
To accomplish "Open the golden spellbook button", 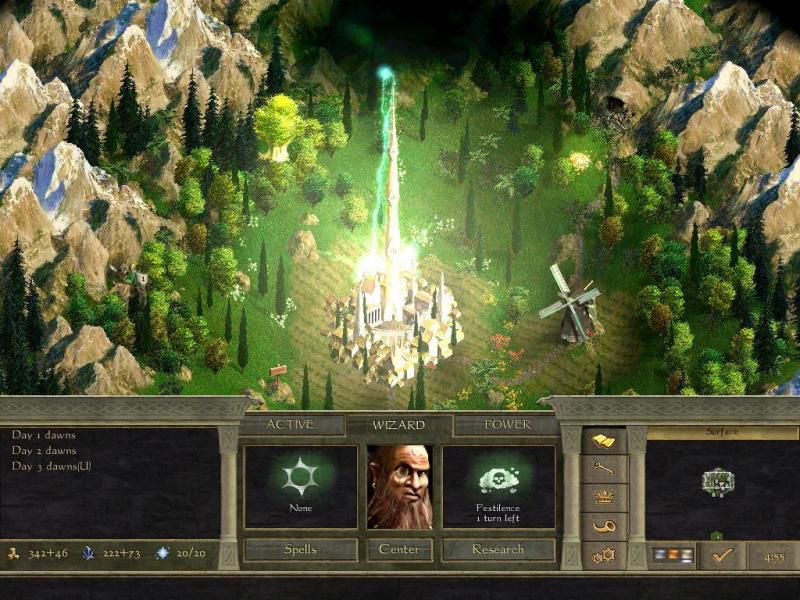I will pyautogui.click(x=604, y=441).
